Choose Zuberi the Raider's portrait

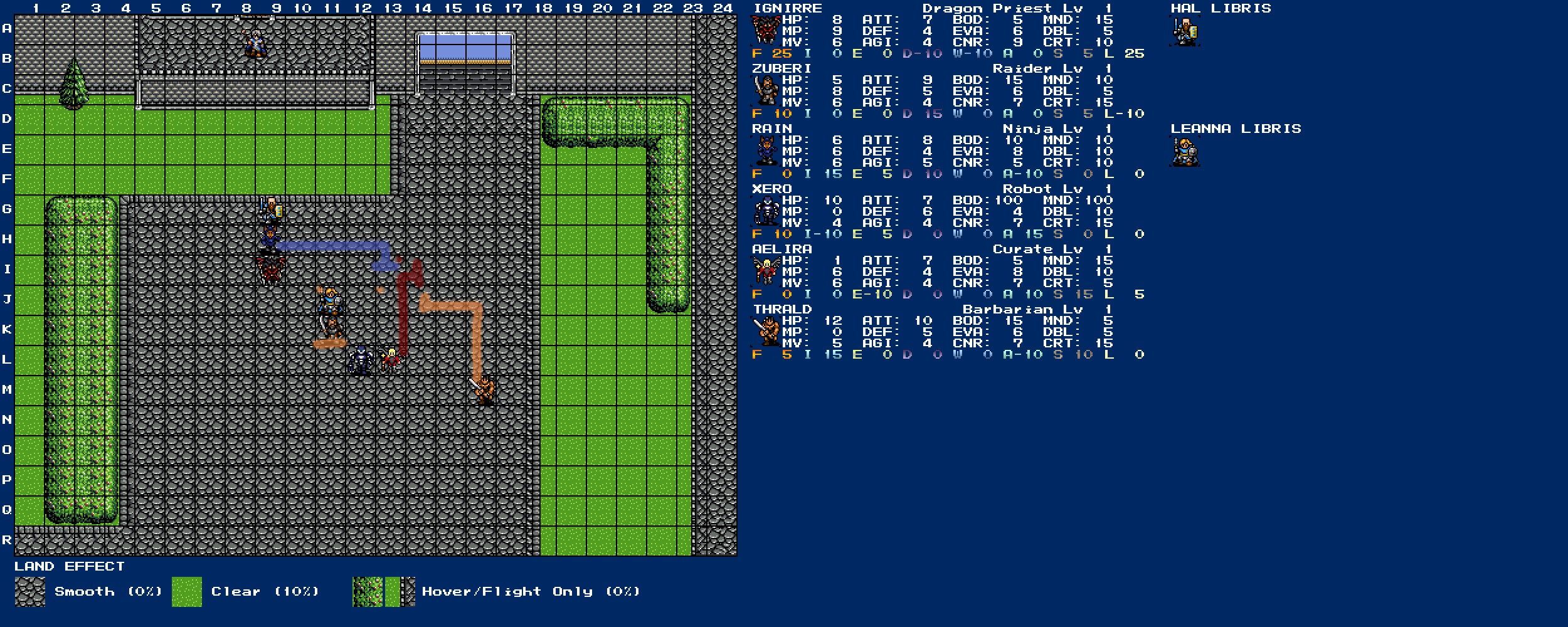click(765, 91)
